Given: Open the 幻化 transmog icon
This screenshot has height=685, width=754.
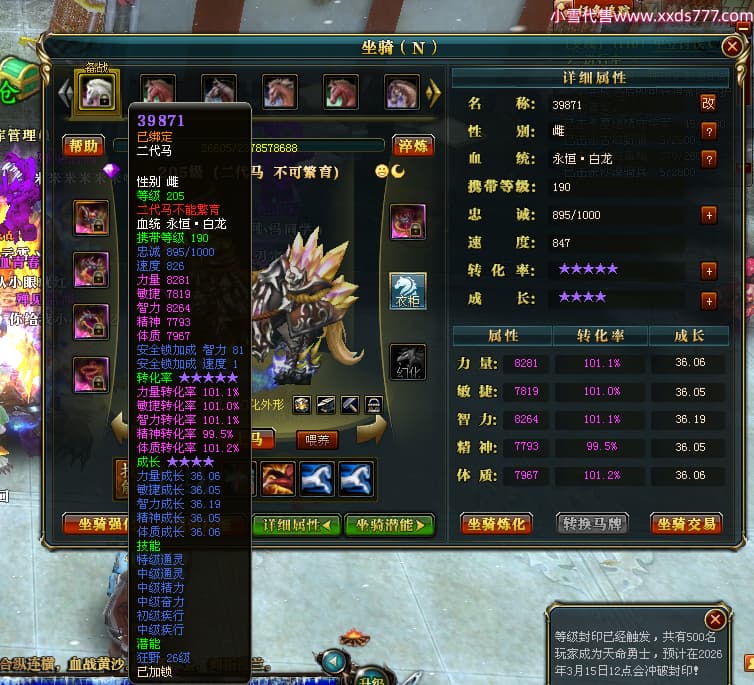Looking at the screenshot, I should click(x=407, y=362).
